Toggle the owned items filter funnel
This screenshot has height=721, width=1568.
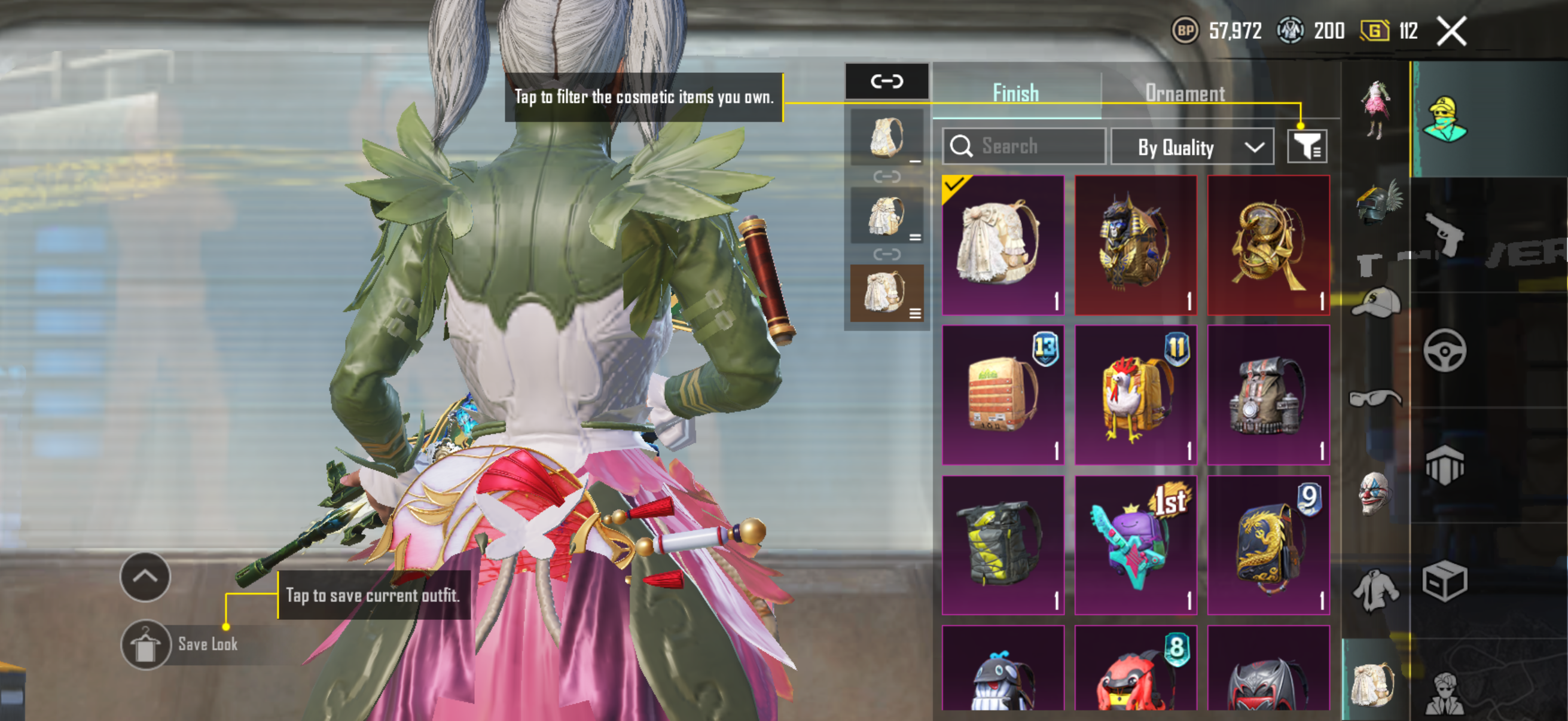click(x=1306, y=146)
